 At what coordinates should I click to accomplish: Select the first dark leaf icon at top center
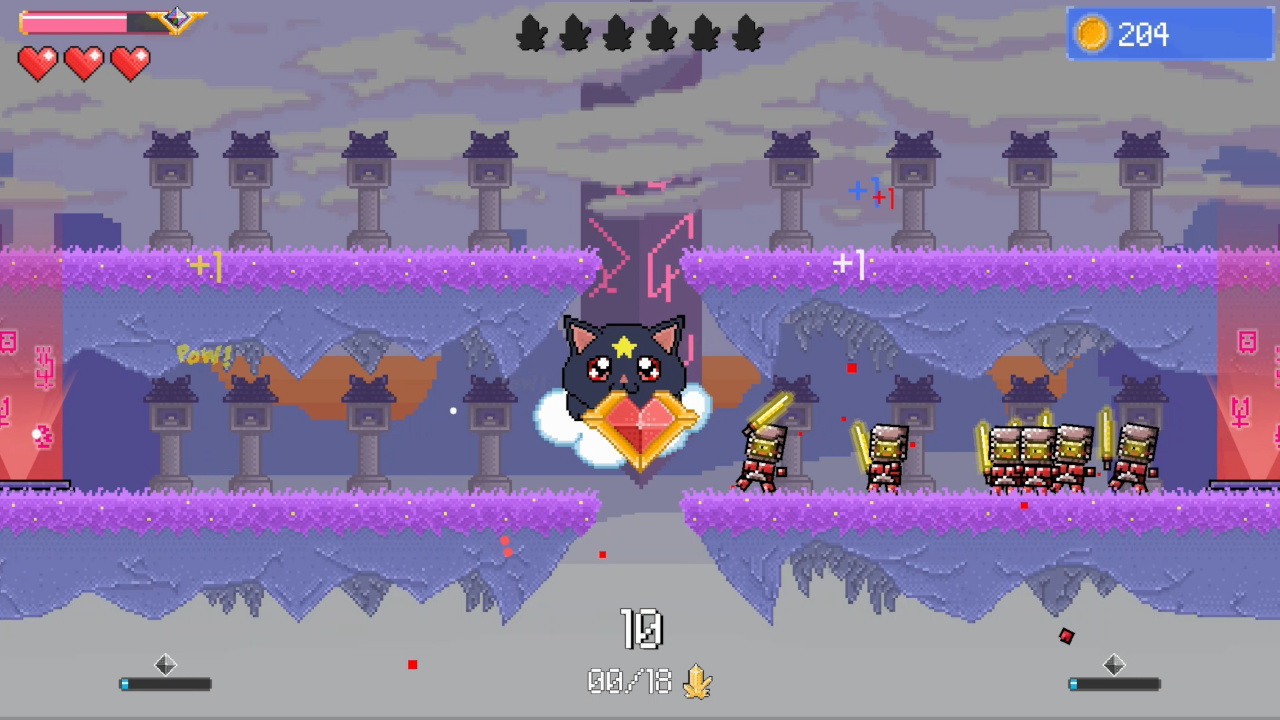click(531, 33)
